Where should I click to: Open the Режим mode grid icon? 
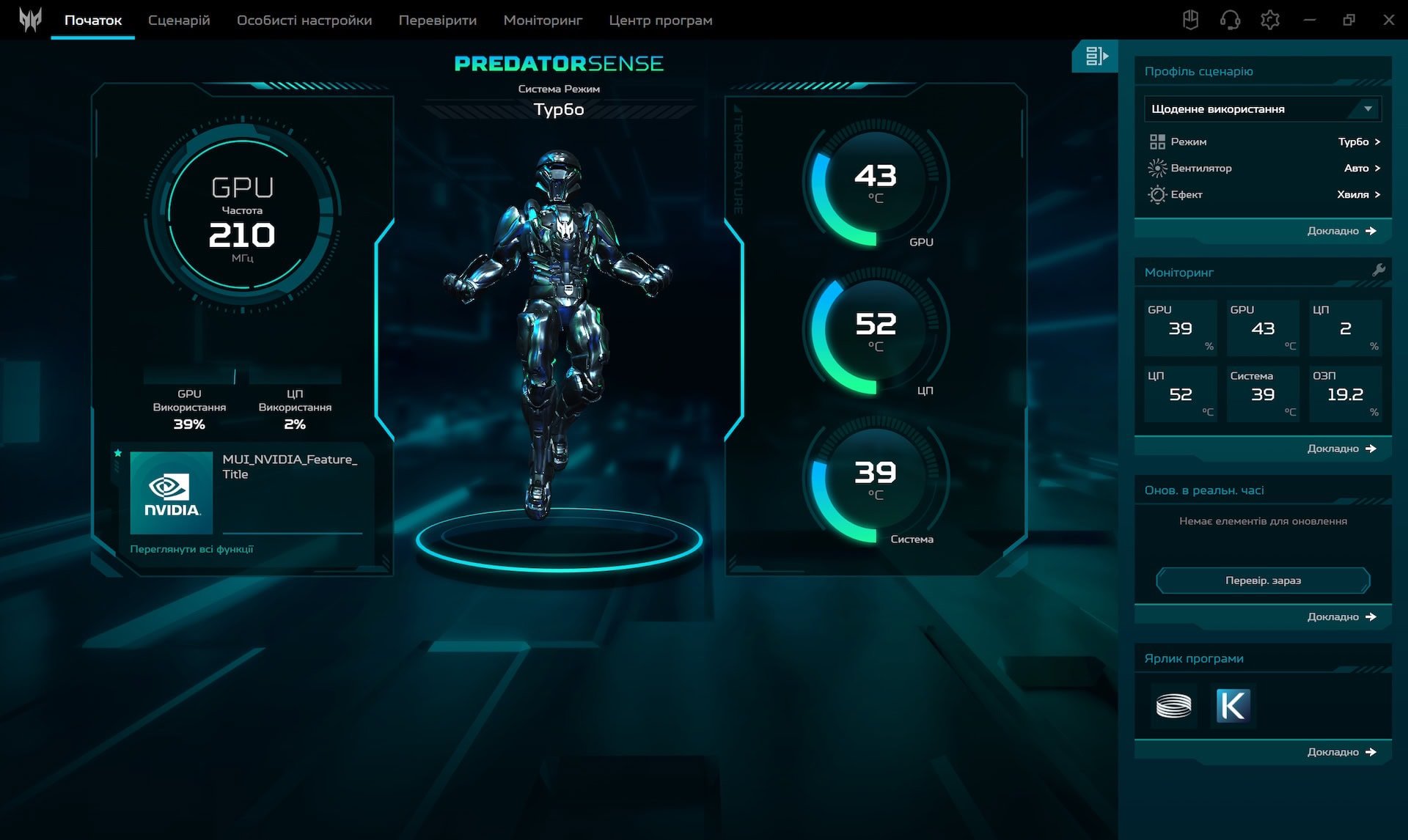pos(1159,141)
